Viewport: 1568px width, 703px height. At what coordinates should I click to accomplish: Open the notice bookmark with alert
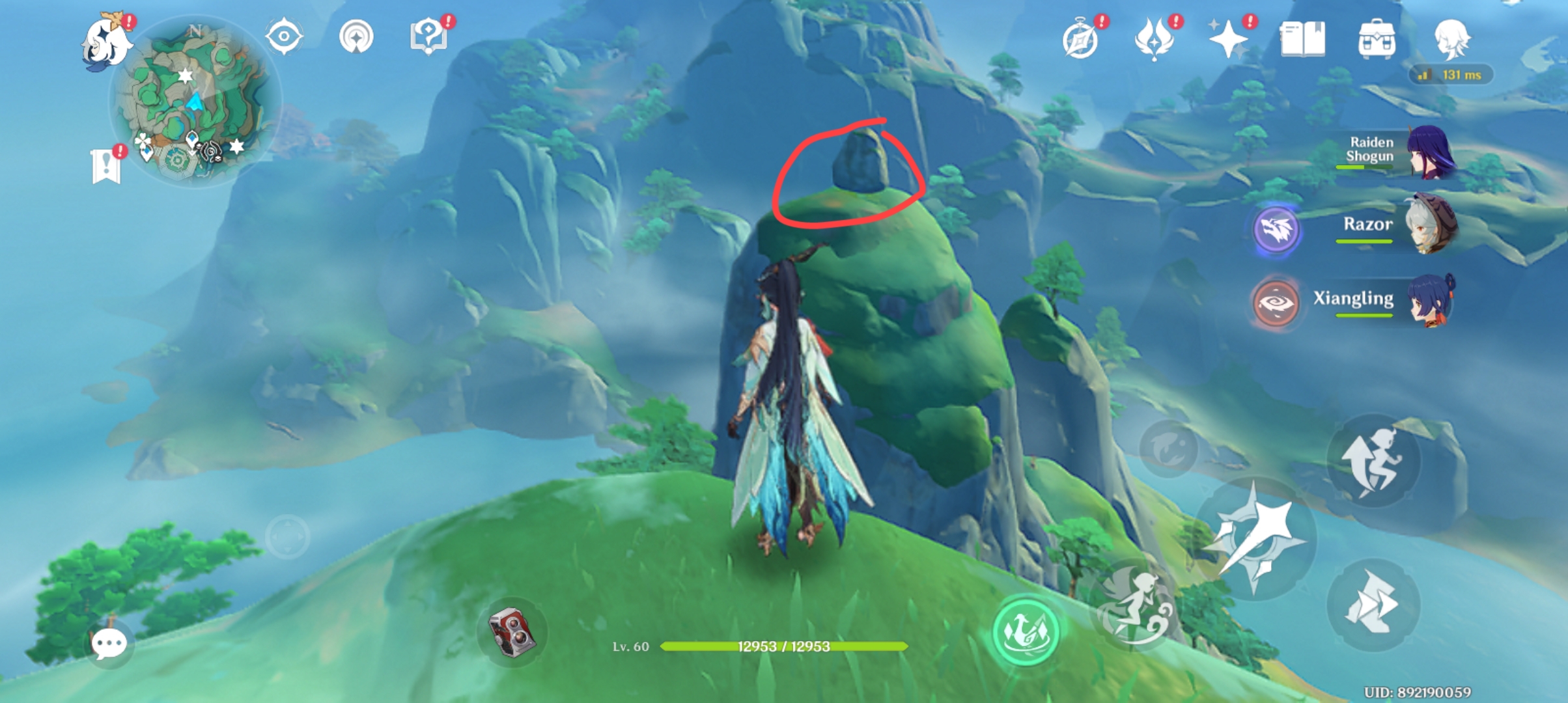coord(104,165)
